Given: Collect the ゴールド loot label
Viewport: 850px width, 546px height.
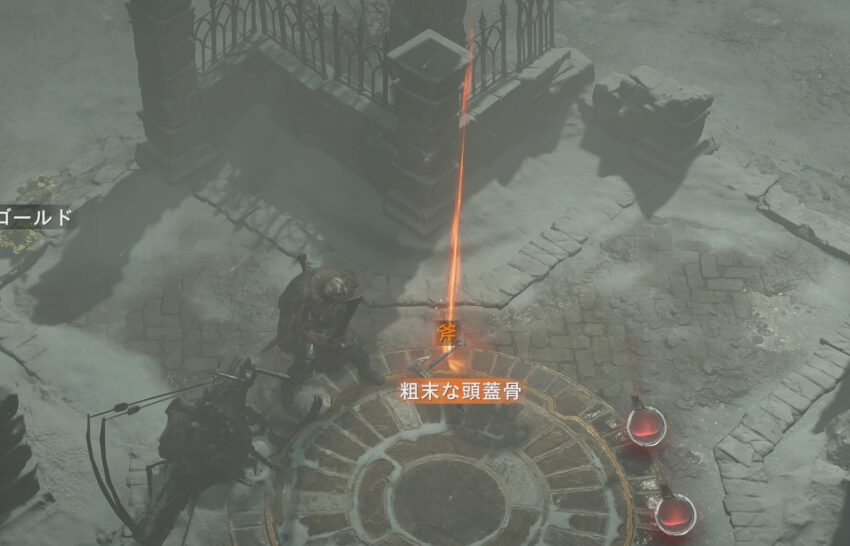Looking at the screenshot, I should coord(36,216).
